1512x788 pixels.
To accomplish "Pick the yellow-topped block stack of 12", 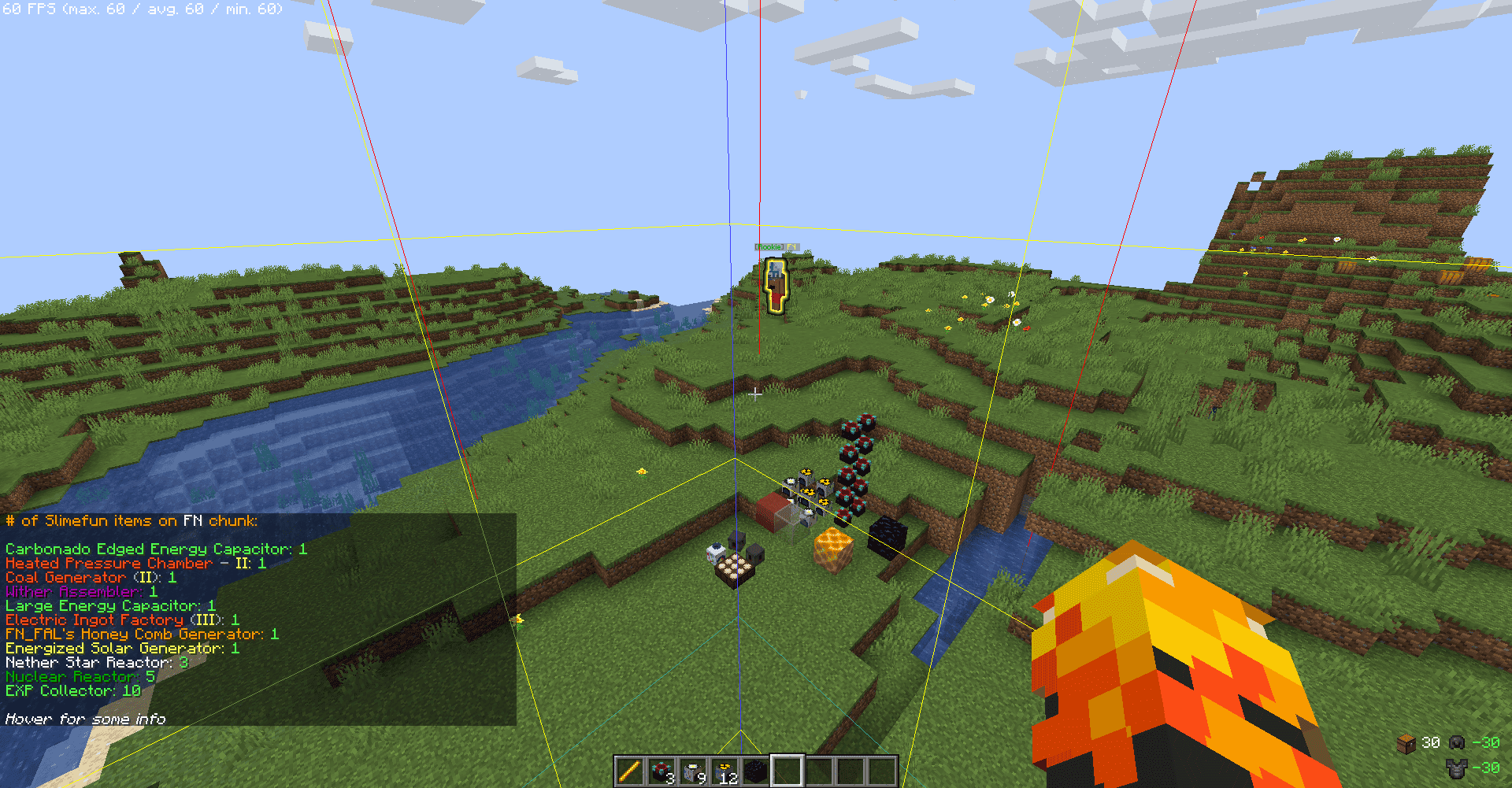I will (724, 771).
